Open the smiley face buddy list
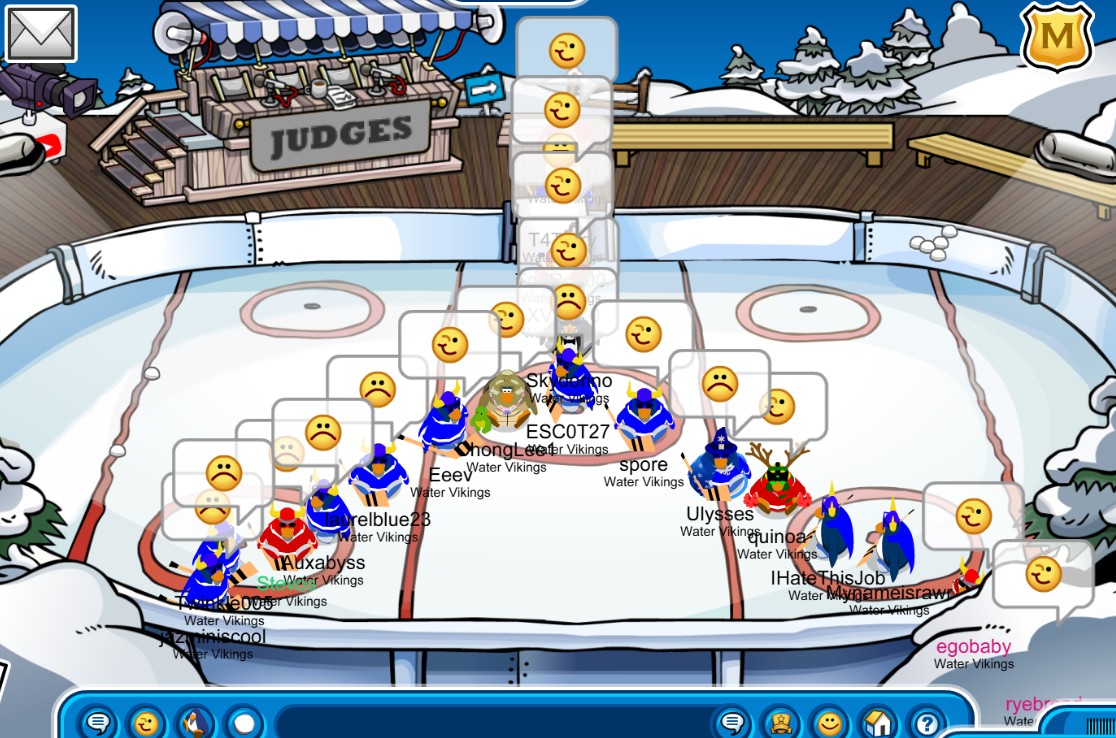Viewport: 1116px width, 738px height. point(829,722)
